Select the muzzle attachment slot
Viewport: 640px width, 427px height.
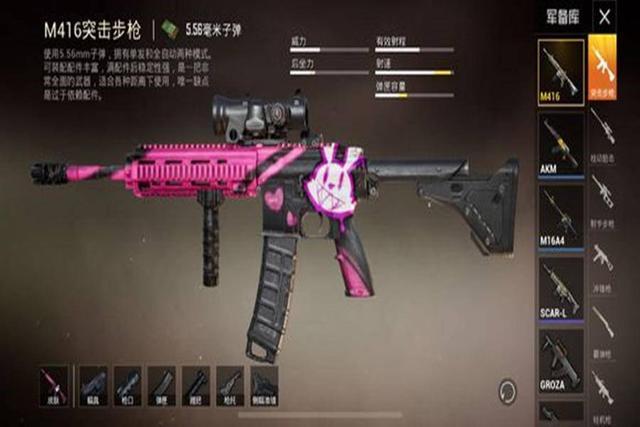[x=127, y=386]
